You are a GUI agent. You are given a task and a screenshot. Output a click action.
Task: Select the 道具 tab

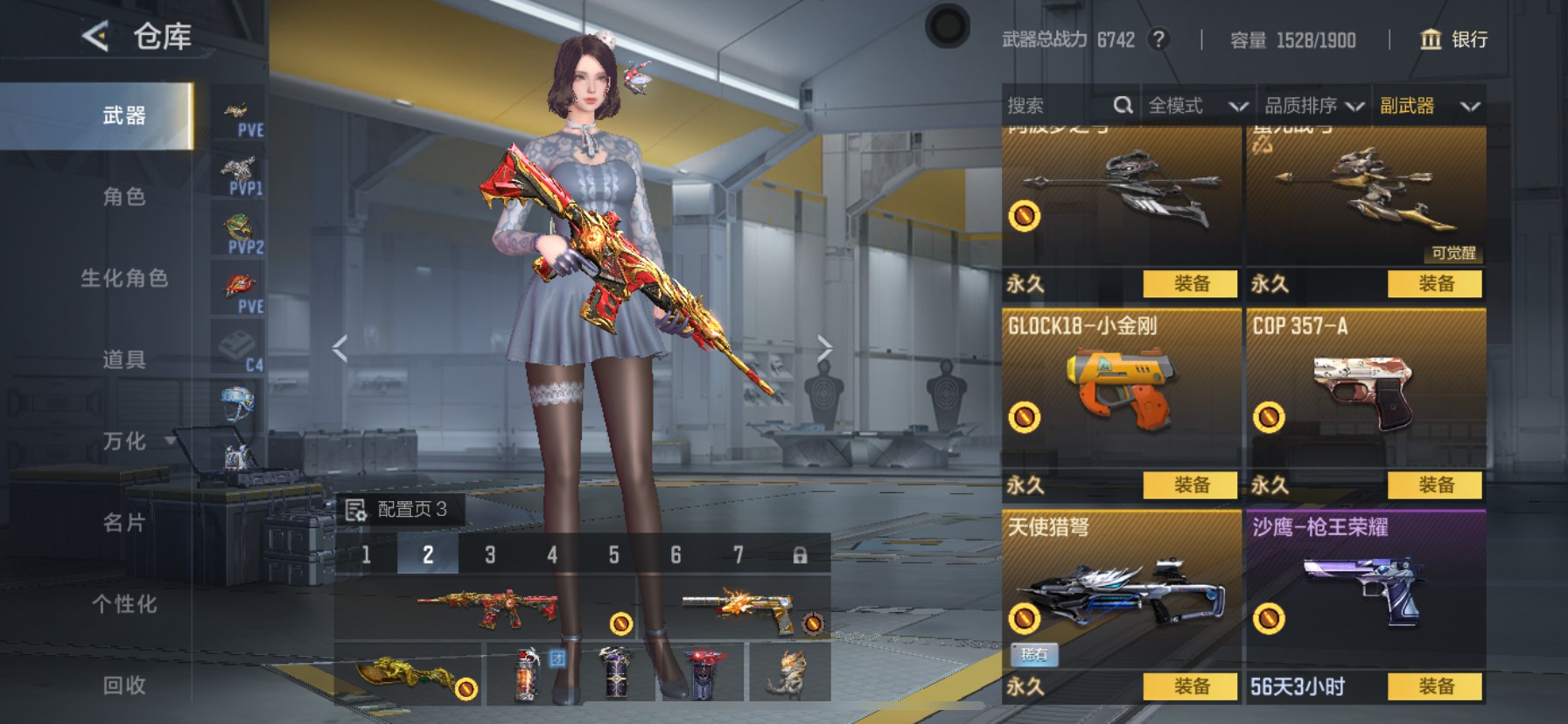coord(124,359)
